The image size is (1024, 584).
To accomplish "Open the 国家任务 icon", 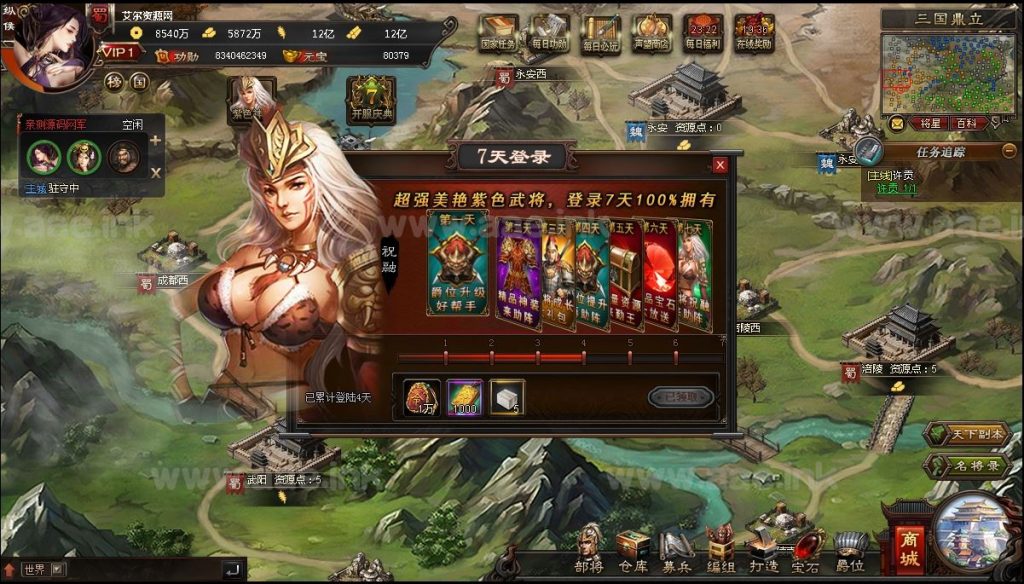I will 498,32.
